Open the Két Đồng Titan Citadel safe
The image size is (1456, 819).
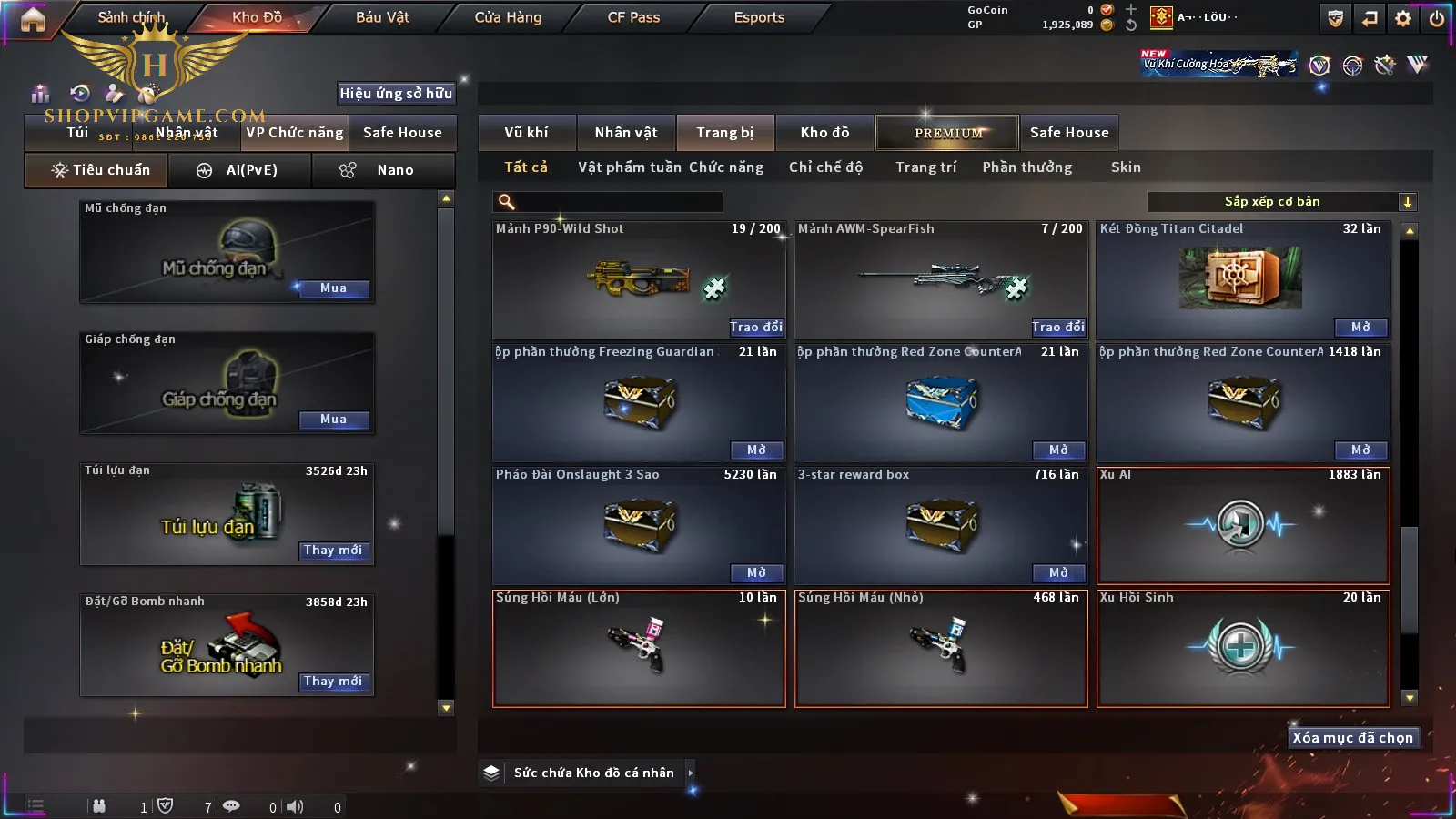[x=1360, y=327]
